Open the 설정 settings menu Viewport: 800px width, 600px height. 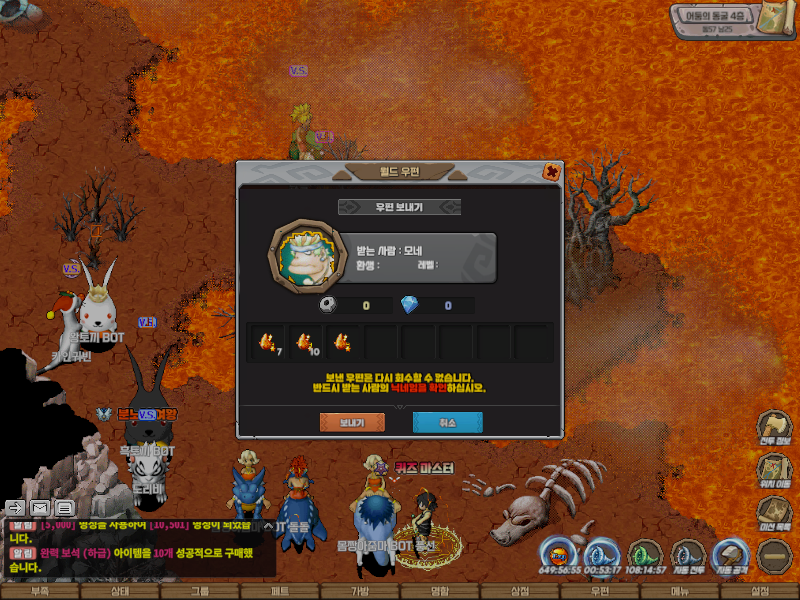[x=760, y=592]
